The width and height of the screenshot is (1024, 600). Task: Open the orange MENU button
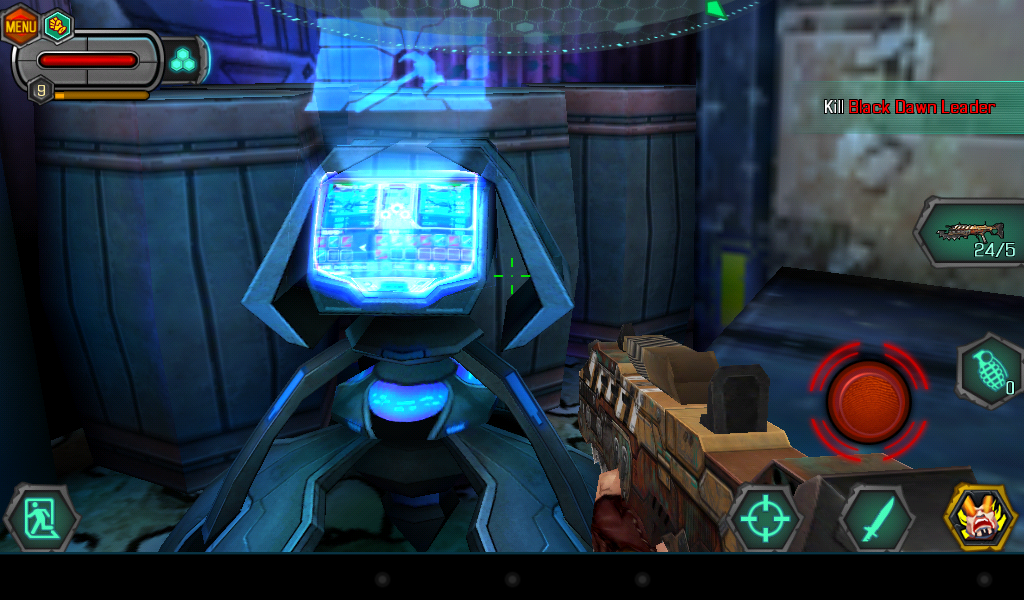pyautogui.click(x=21, y=25)
